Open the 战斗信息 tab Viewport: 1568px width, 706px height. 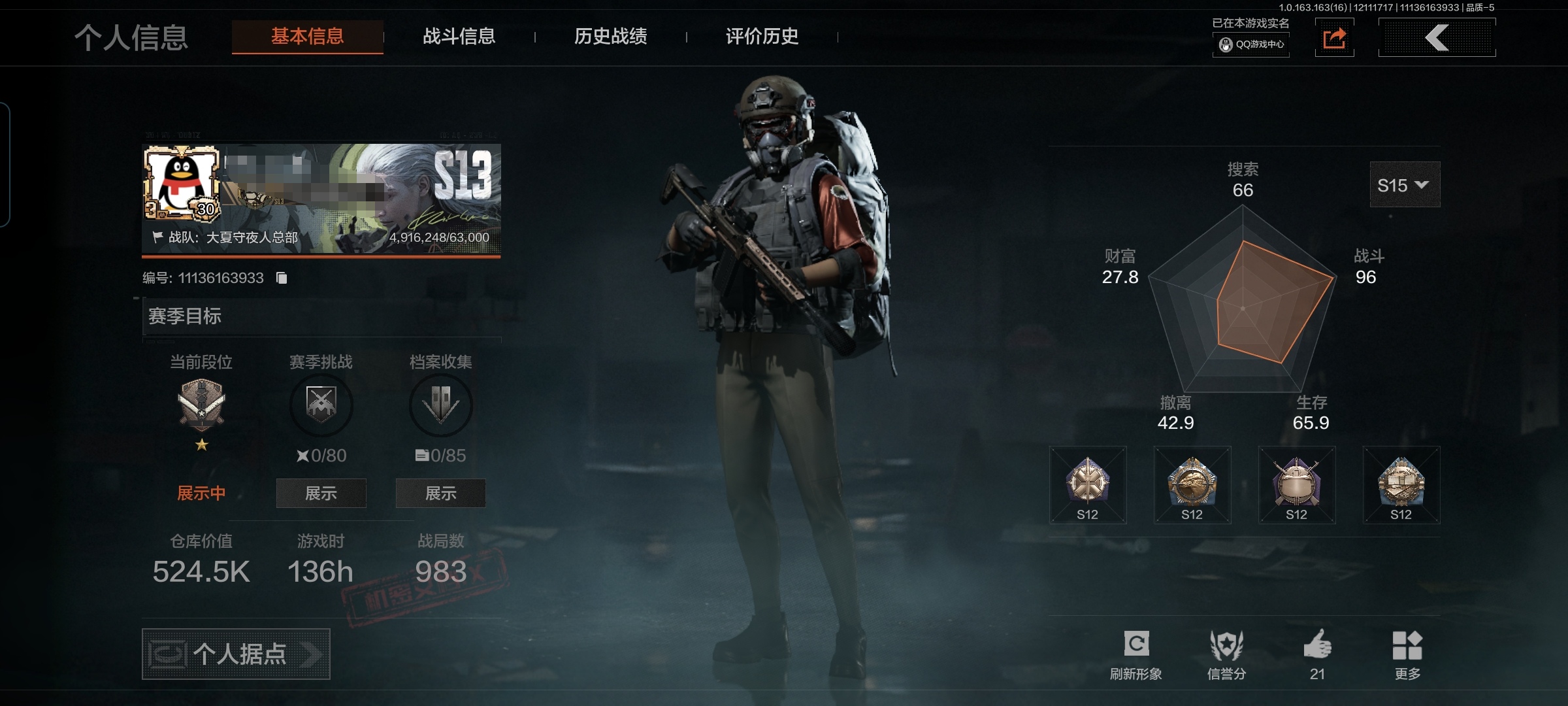pyautogui.click(x=459, y=37)
